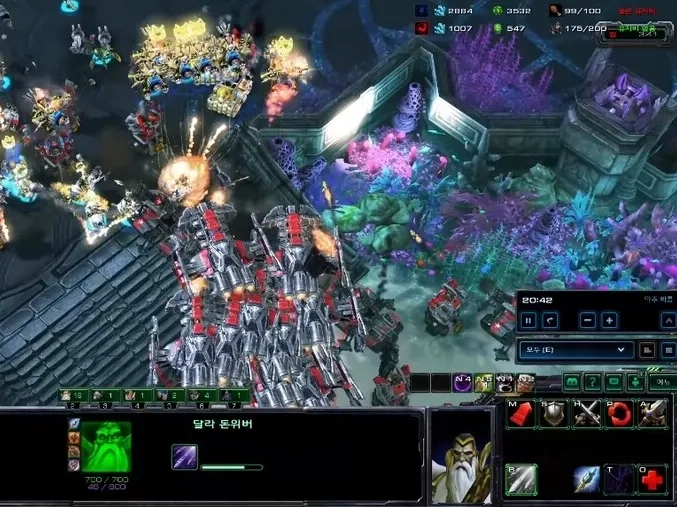The width and height of the screenshot is (677, 507).
Task: Choose the Hold Position crossed swords command
Action: [587, 413]
